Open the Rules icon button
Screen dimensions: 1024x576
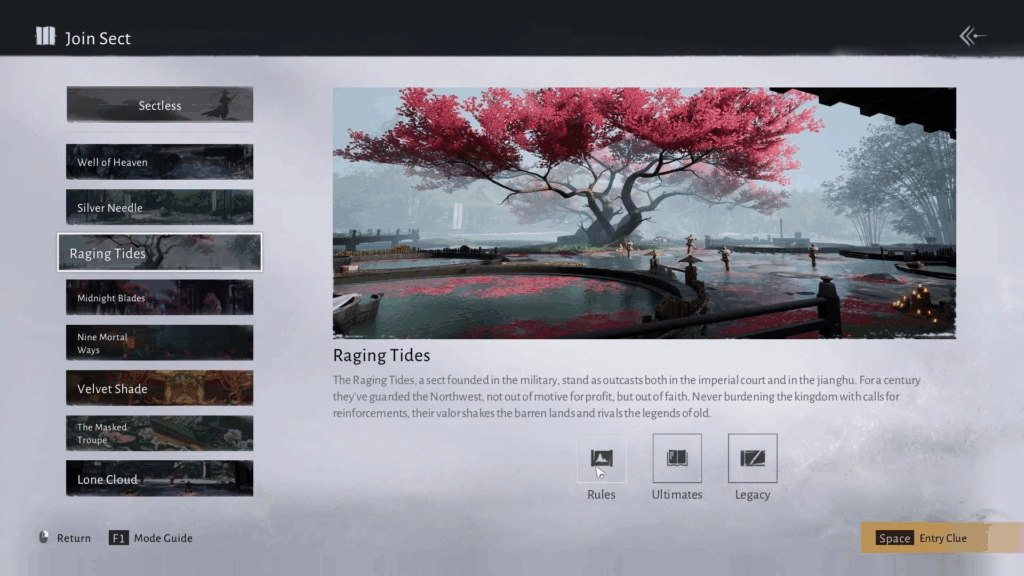[602, 459]
